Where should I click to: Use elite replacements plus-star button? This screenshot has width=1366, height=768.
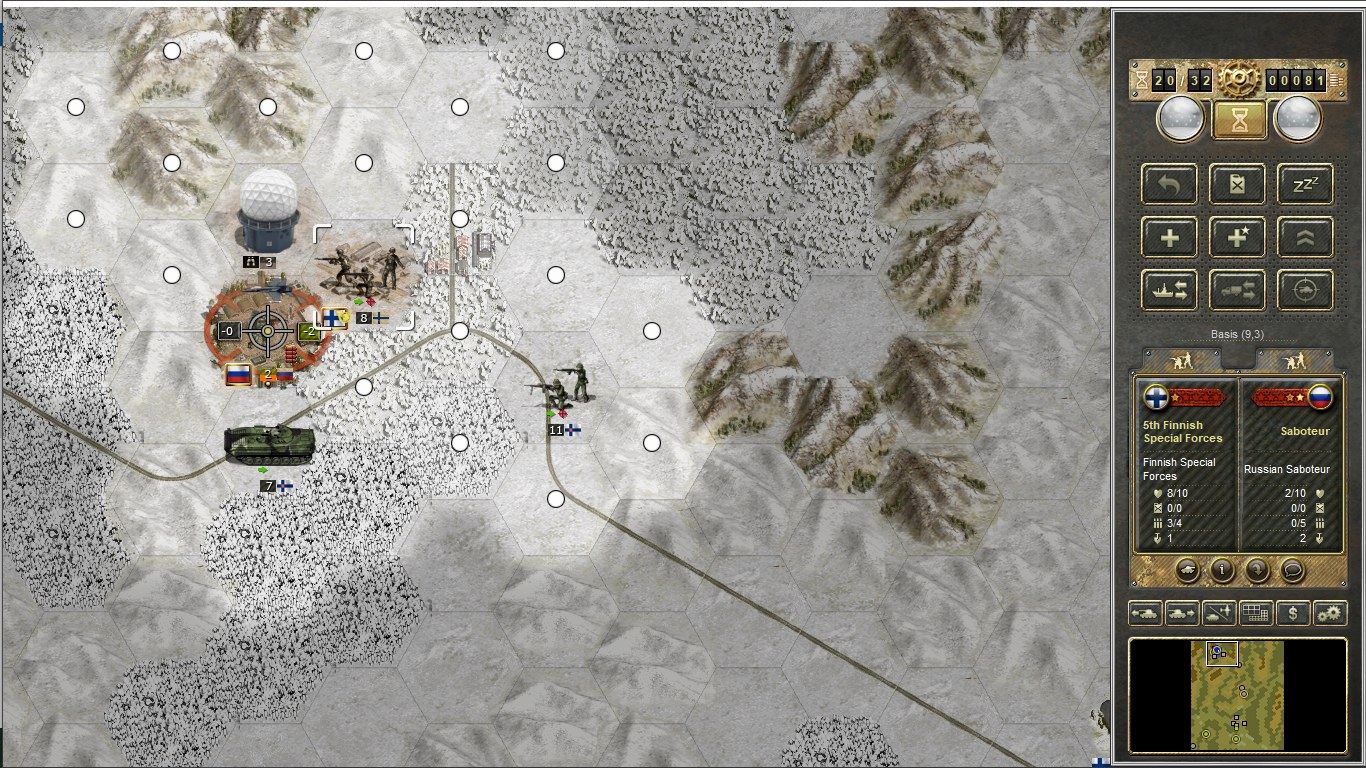(1237, 237)
